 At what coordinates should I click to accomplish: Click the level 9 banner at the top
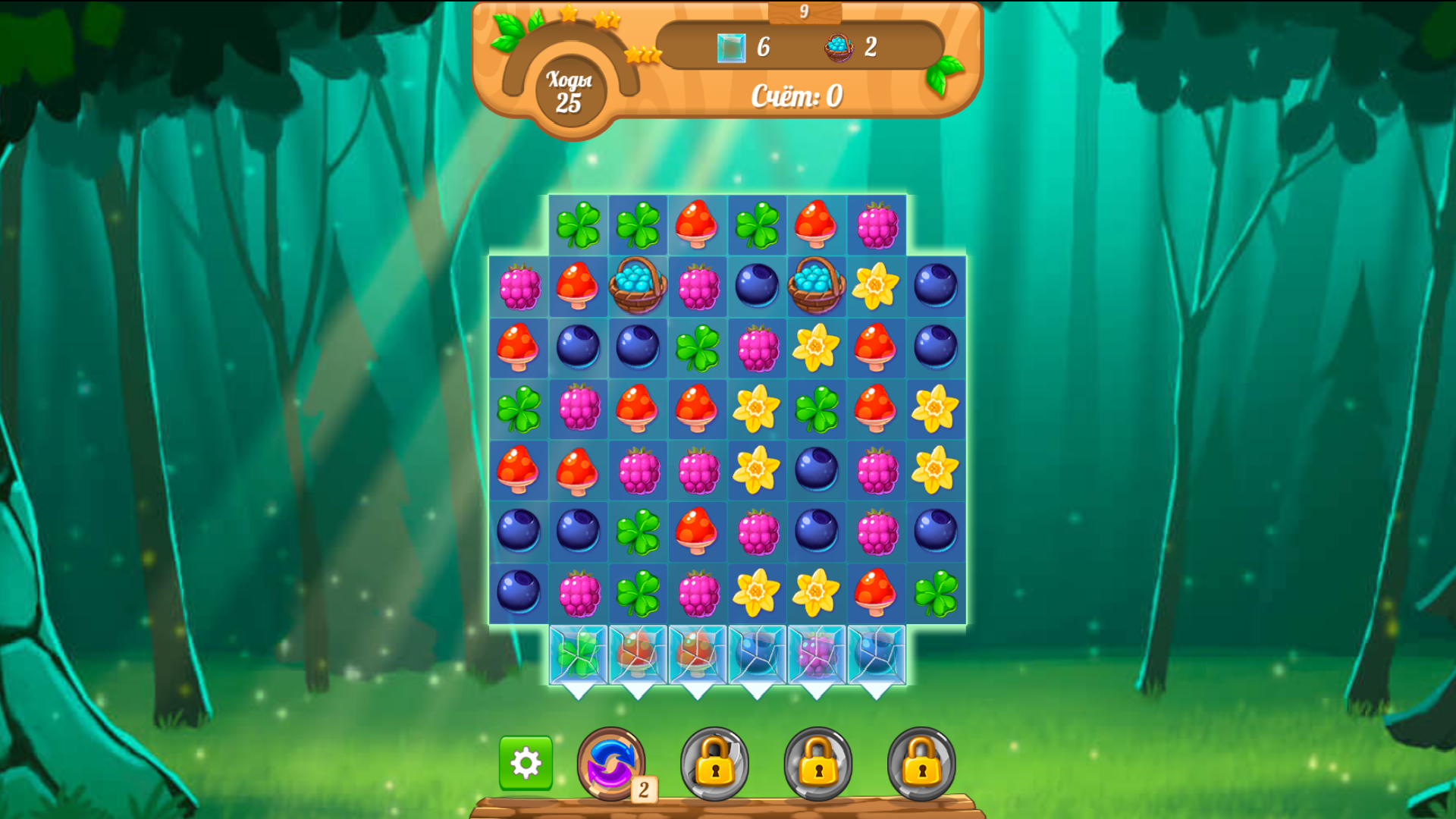click(806, 11)
